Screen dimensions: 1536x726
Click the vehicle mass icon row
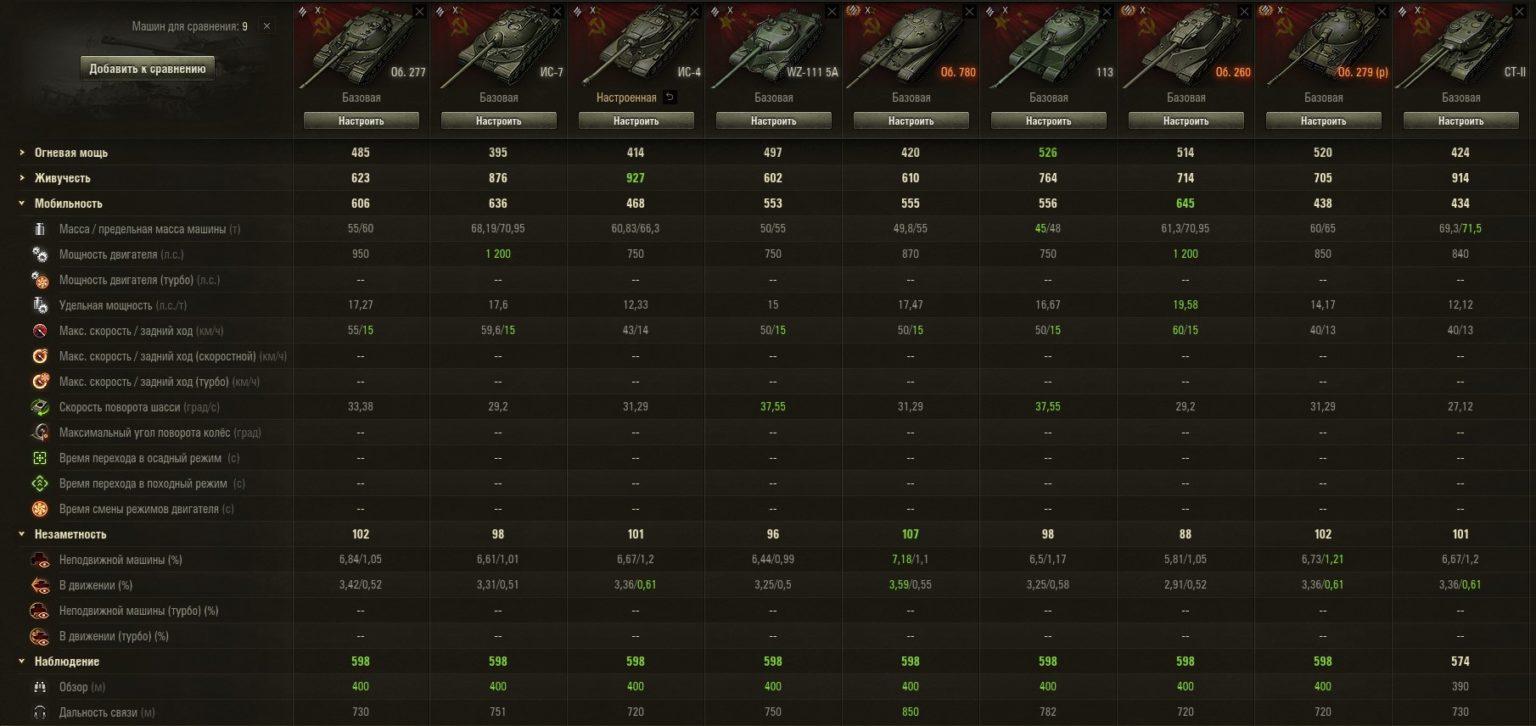coord(40,228)
